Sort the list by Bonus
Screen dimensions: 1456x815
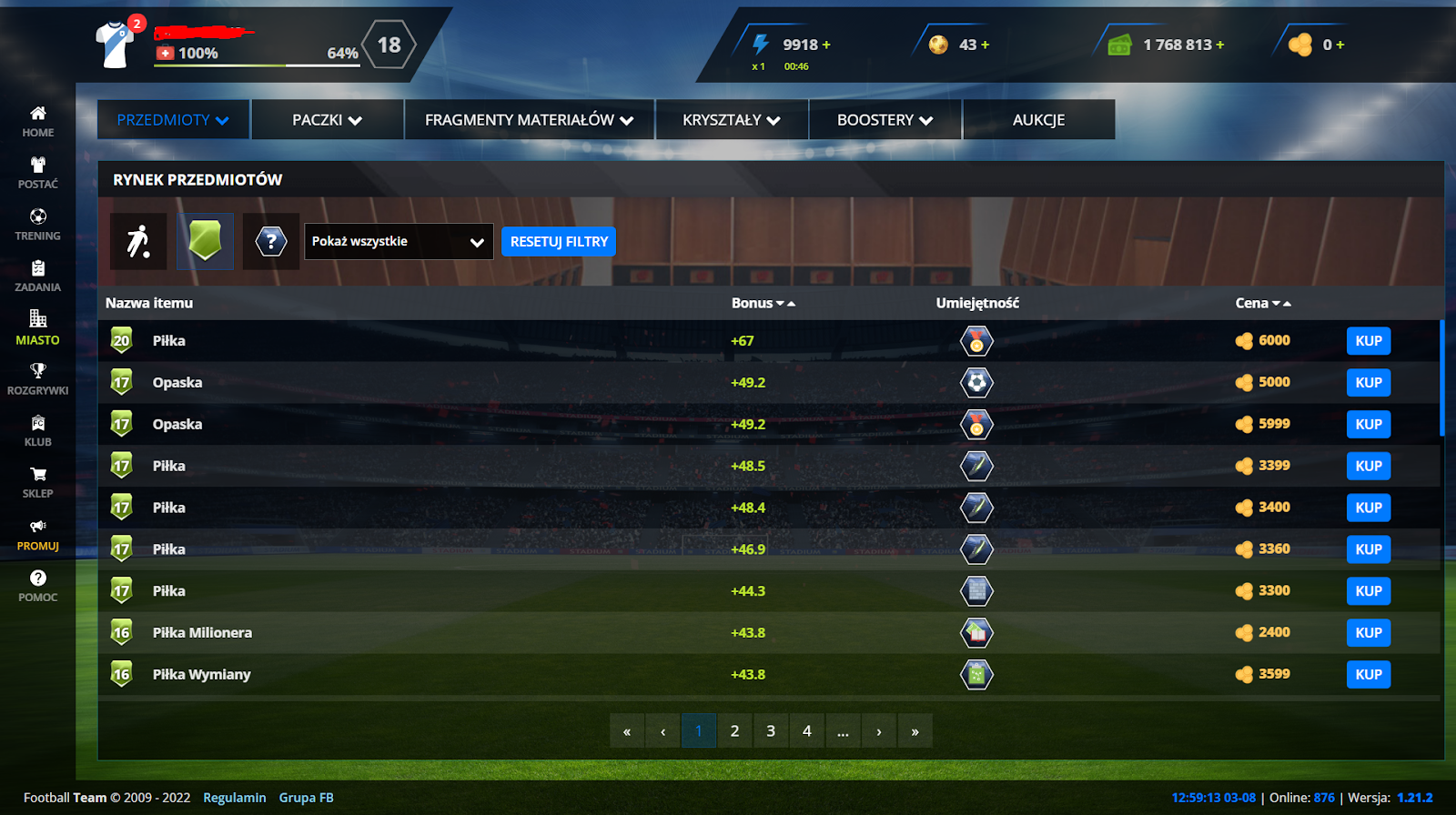(x=763, y=304)
